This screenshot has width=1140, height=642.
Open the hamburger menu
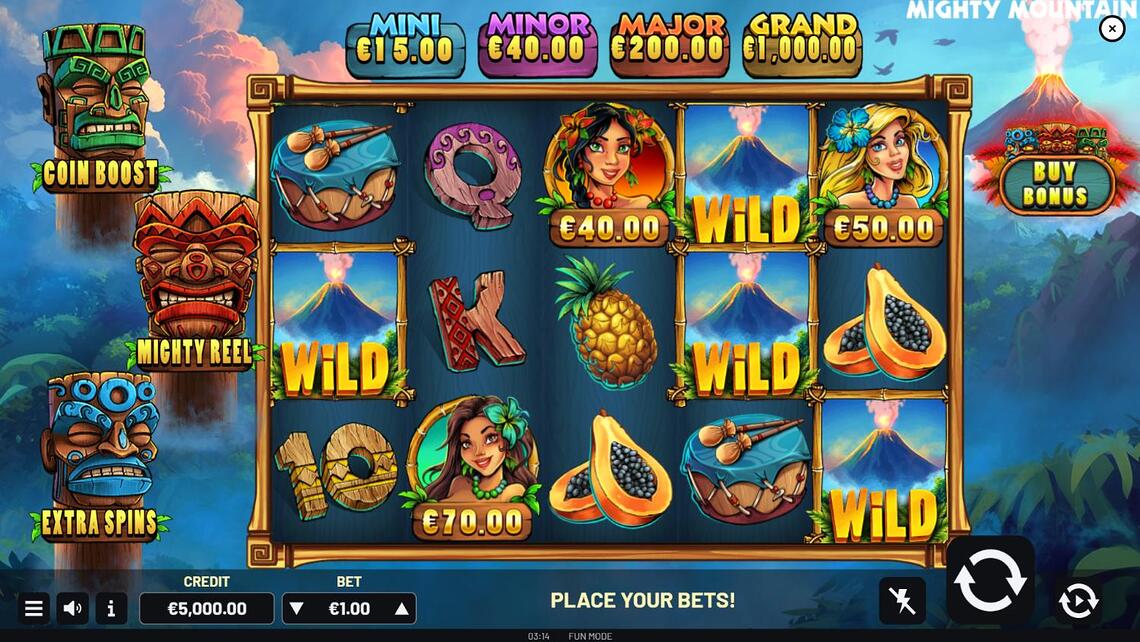coord(33,608)
